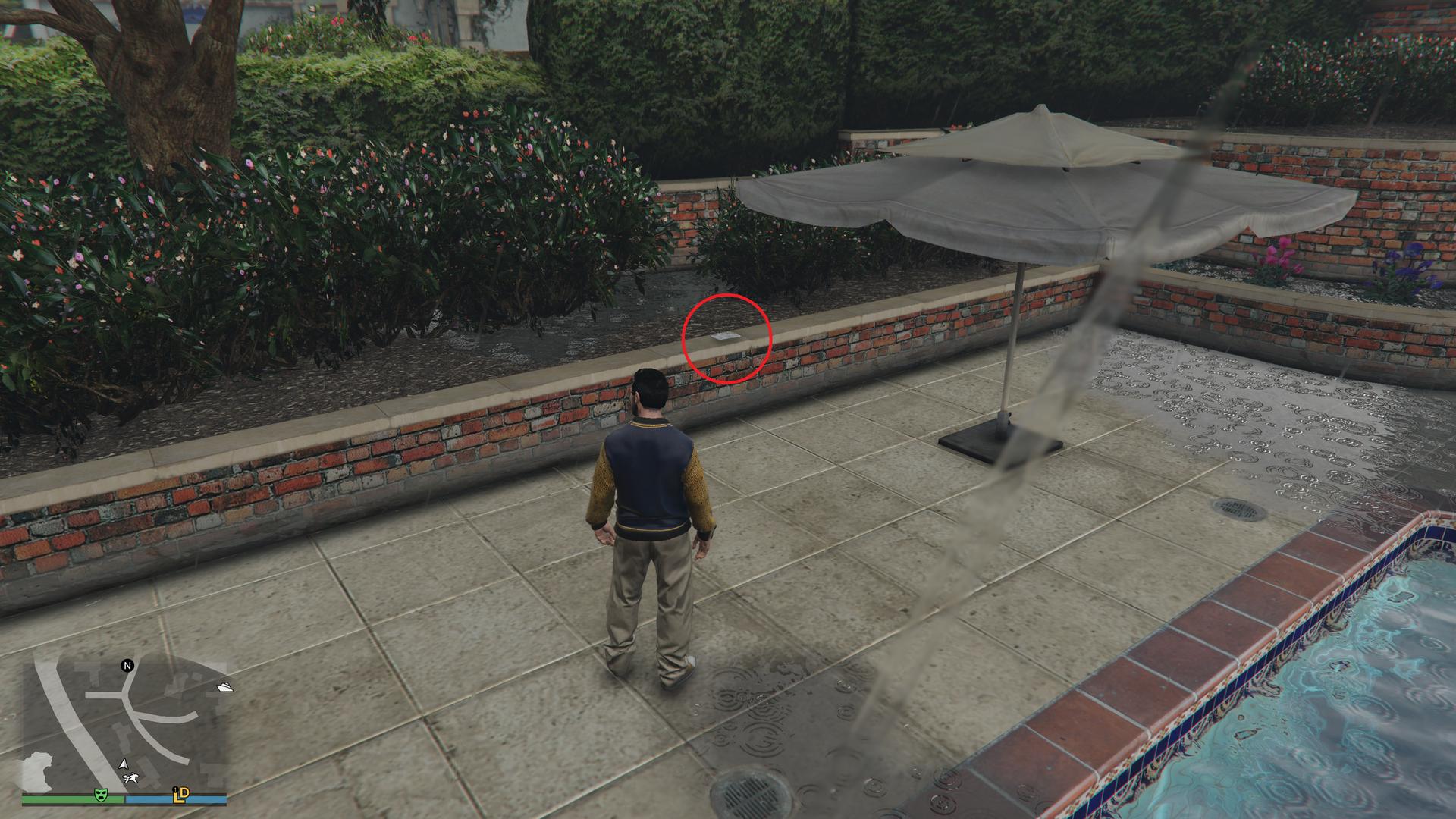Select the white player arrow on minimap

click(x=123, y=764)
